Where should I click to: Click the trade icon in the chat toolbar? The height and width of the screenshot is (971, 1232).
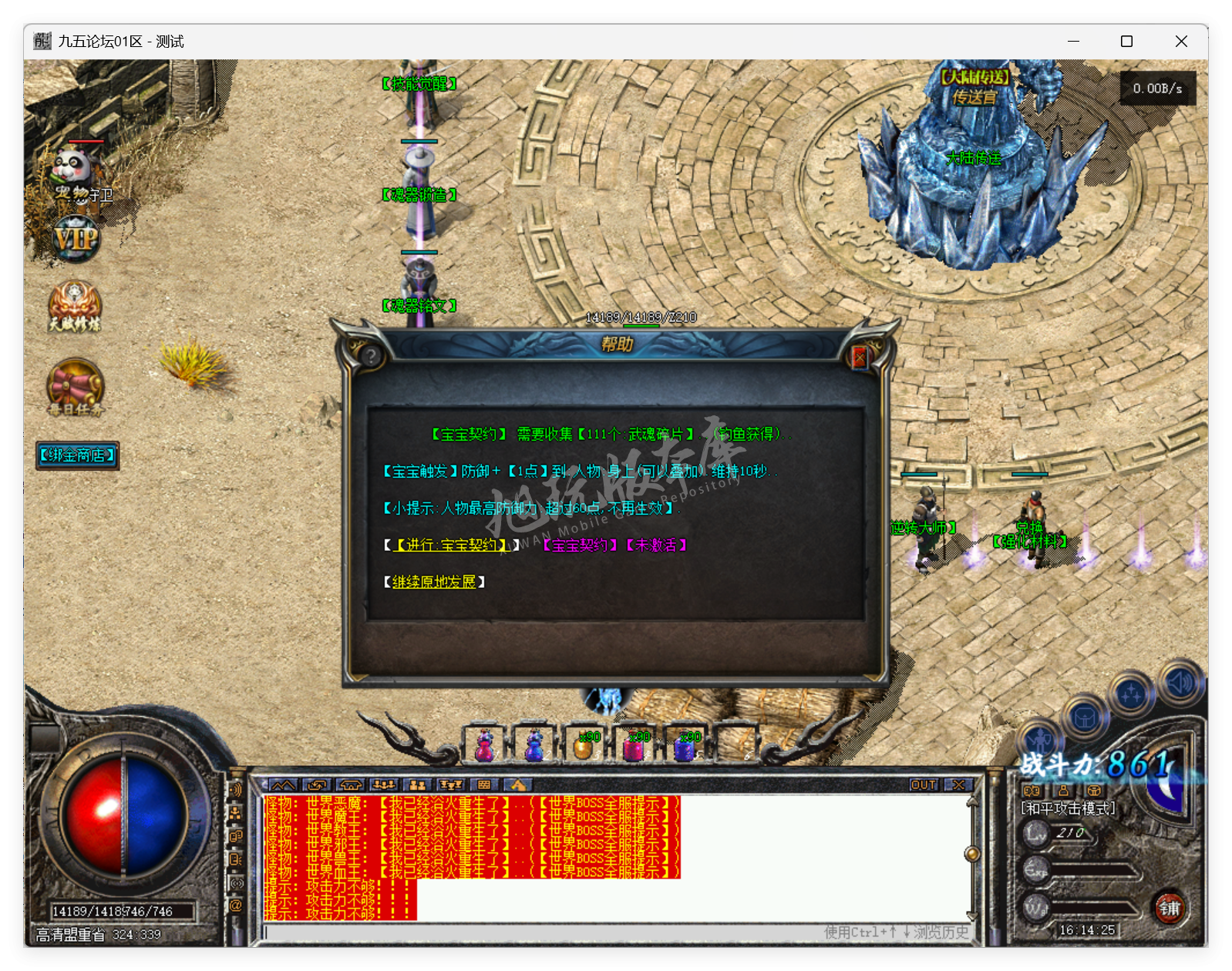tap(316, 785)
